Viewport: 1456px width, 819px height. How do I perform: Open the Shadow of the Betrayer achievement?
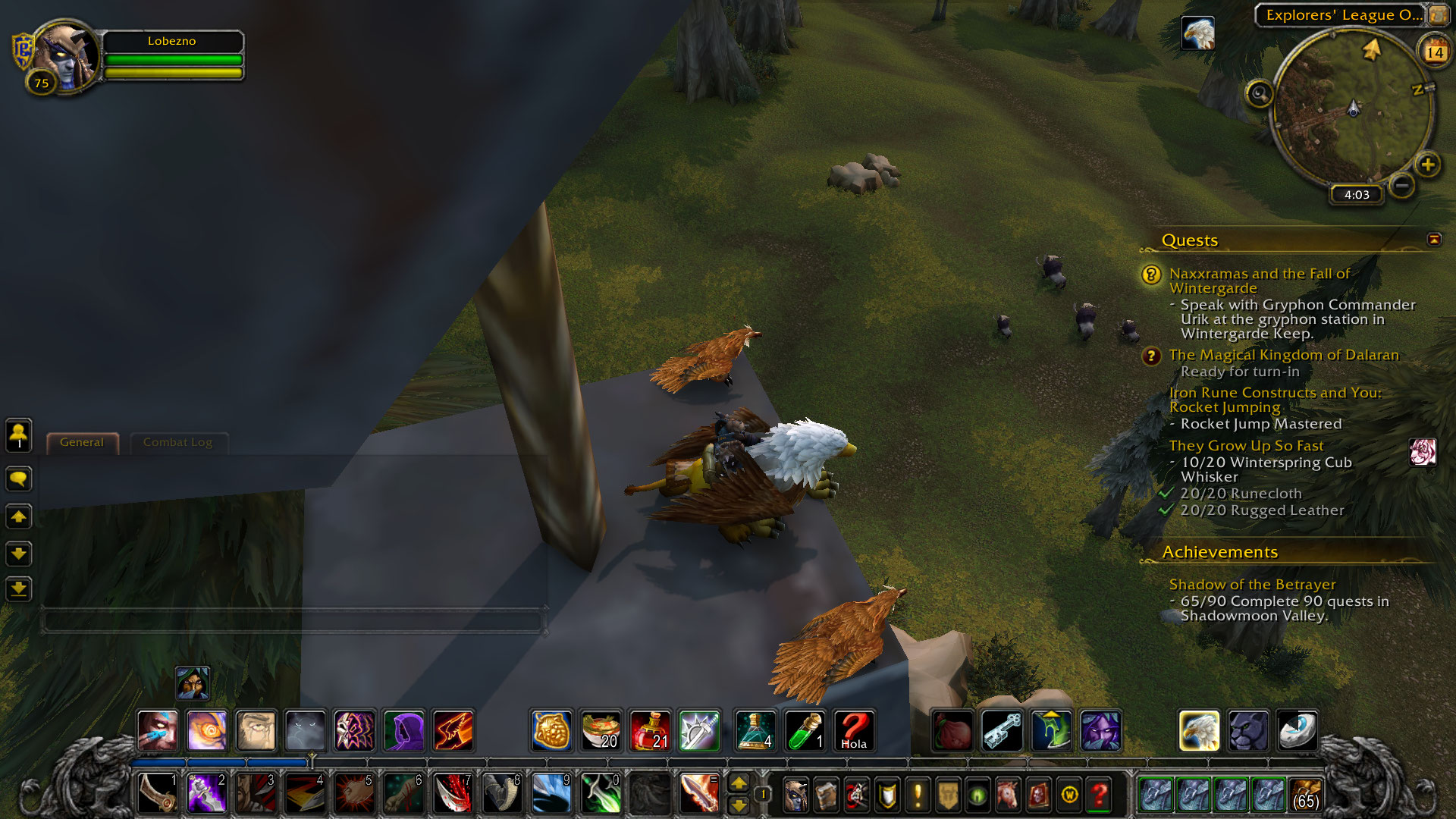1252,585
